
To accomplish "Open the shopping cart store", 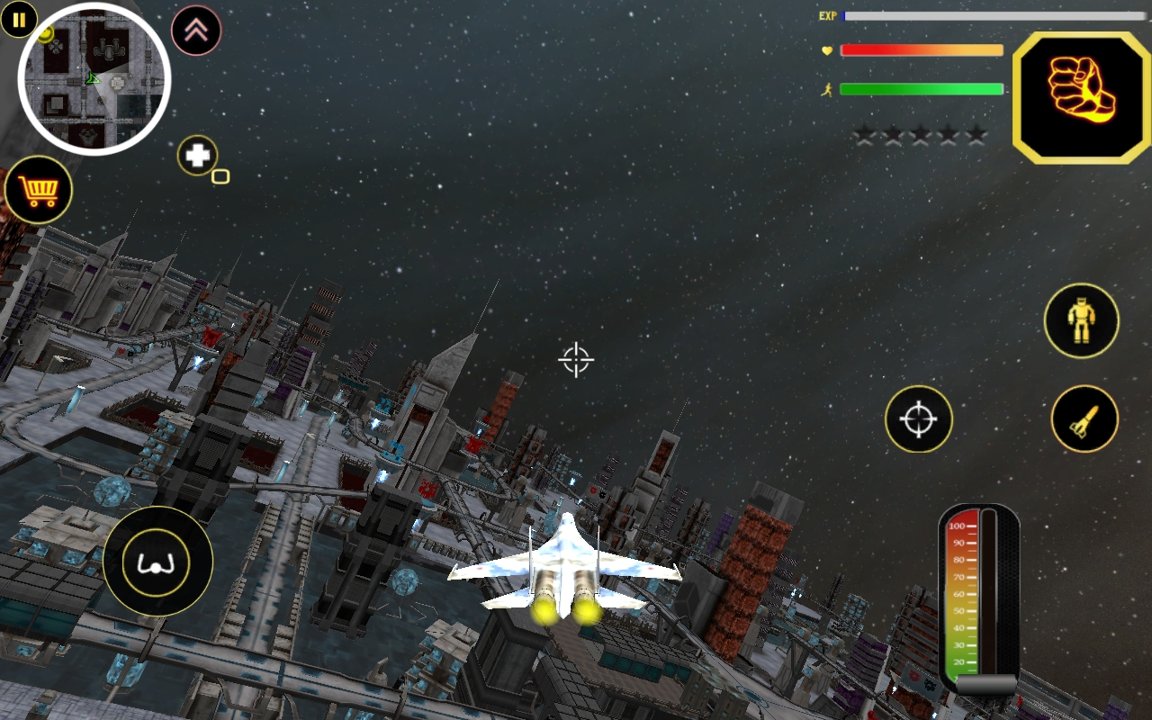I will click(x=38, y=190).
